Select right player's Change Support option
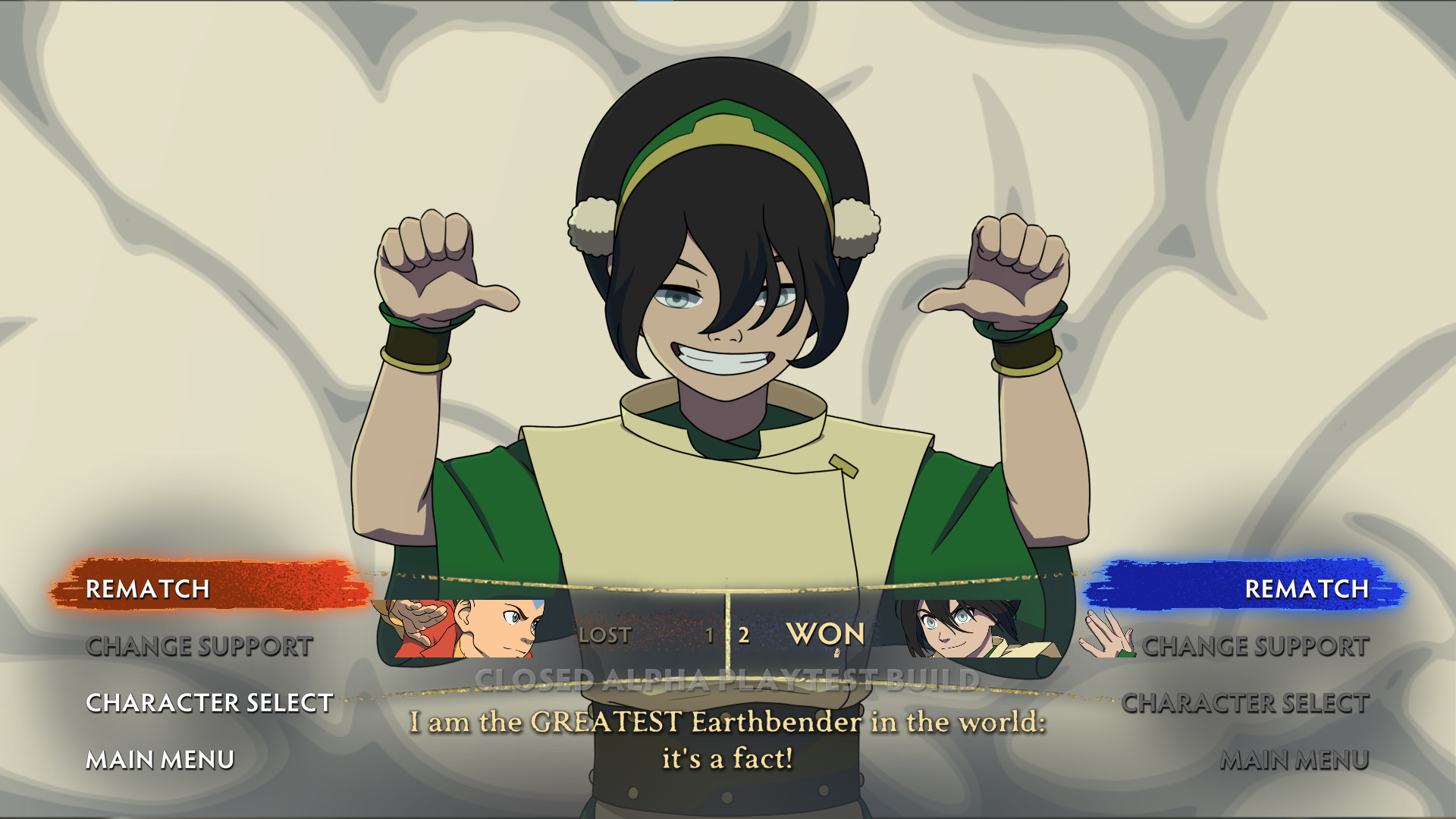This screenshot has width=1456, height=819. 1255,646
